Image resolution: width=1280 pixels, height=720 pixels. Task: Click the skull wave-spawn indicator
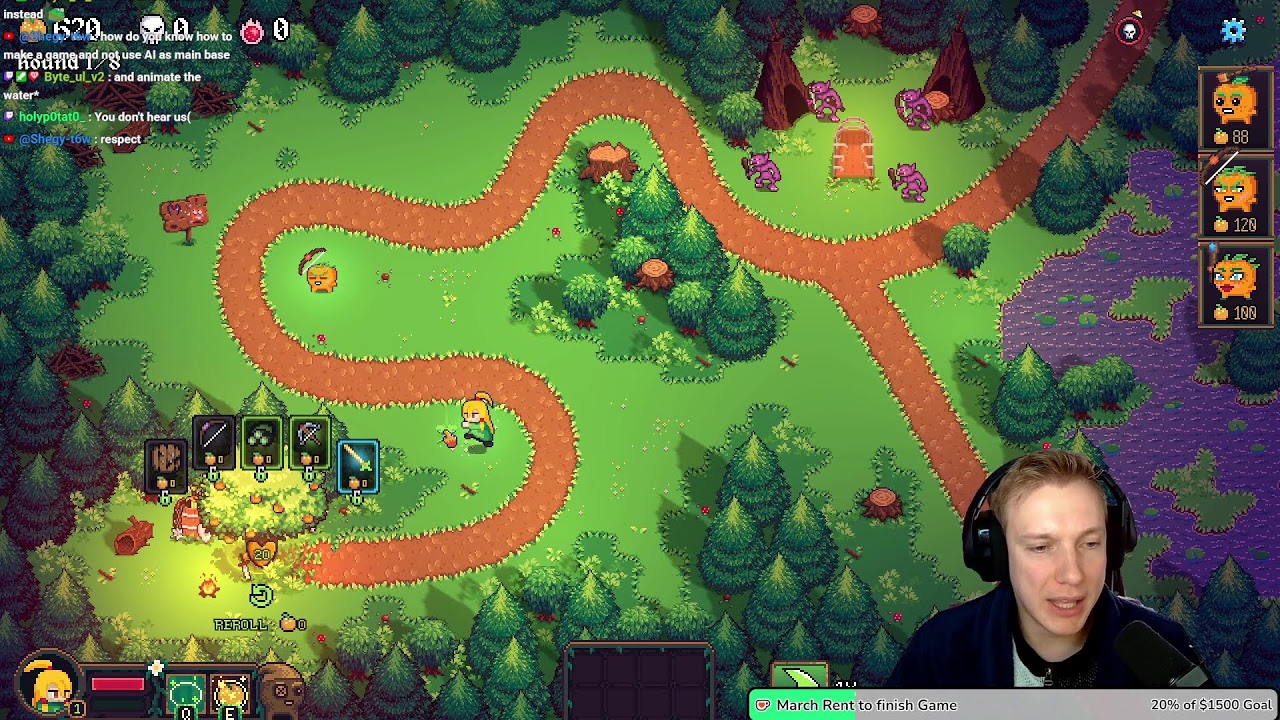(1129, 31)
